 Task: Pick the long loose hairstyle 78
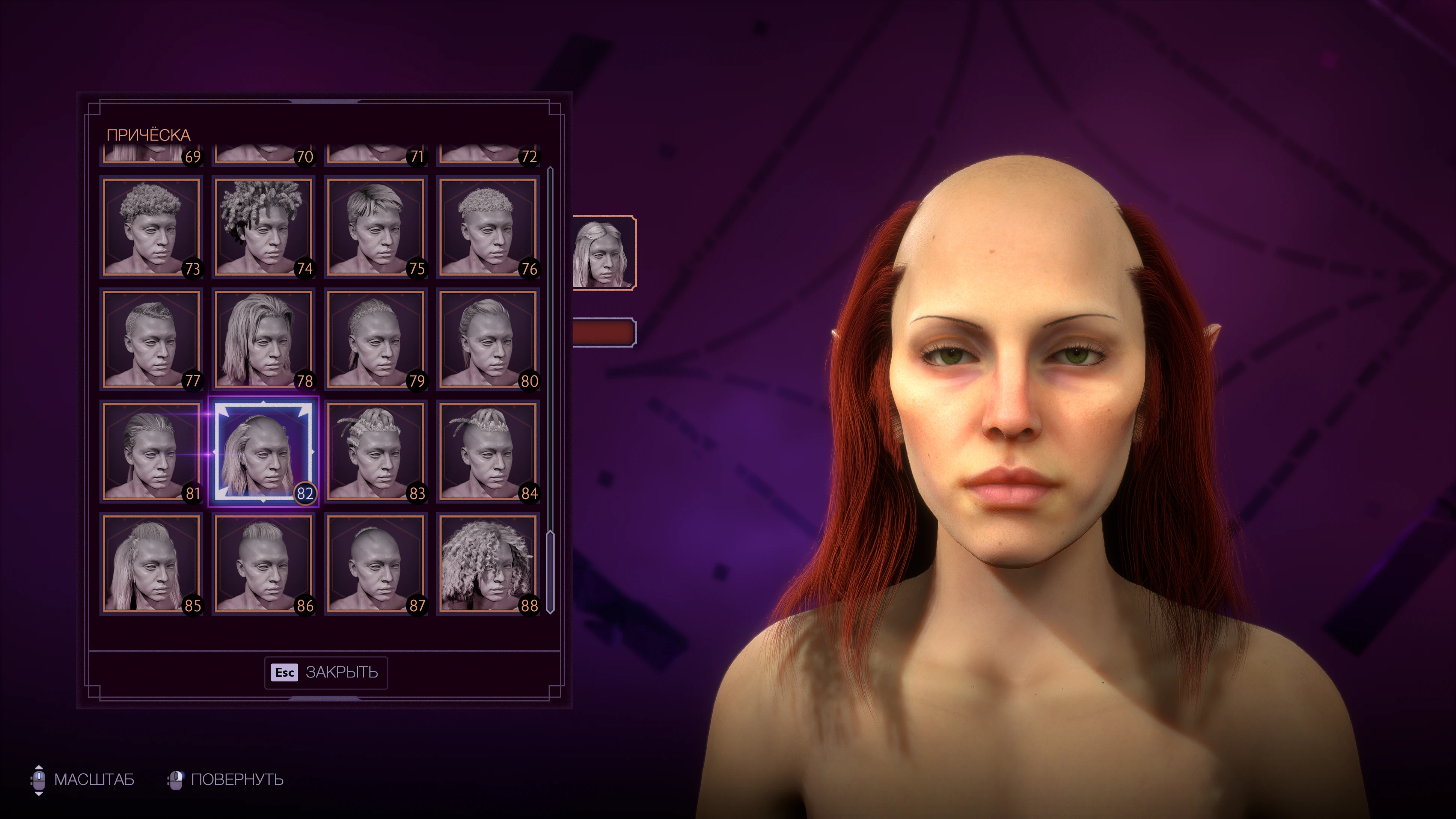[x=264, y=339]
